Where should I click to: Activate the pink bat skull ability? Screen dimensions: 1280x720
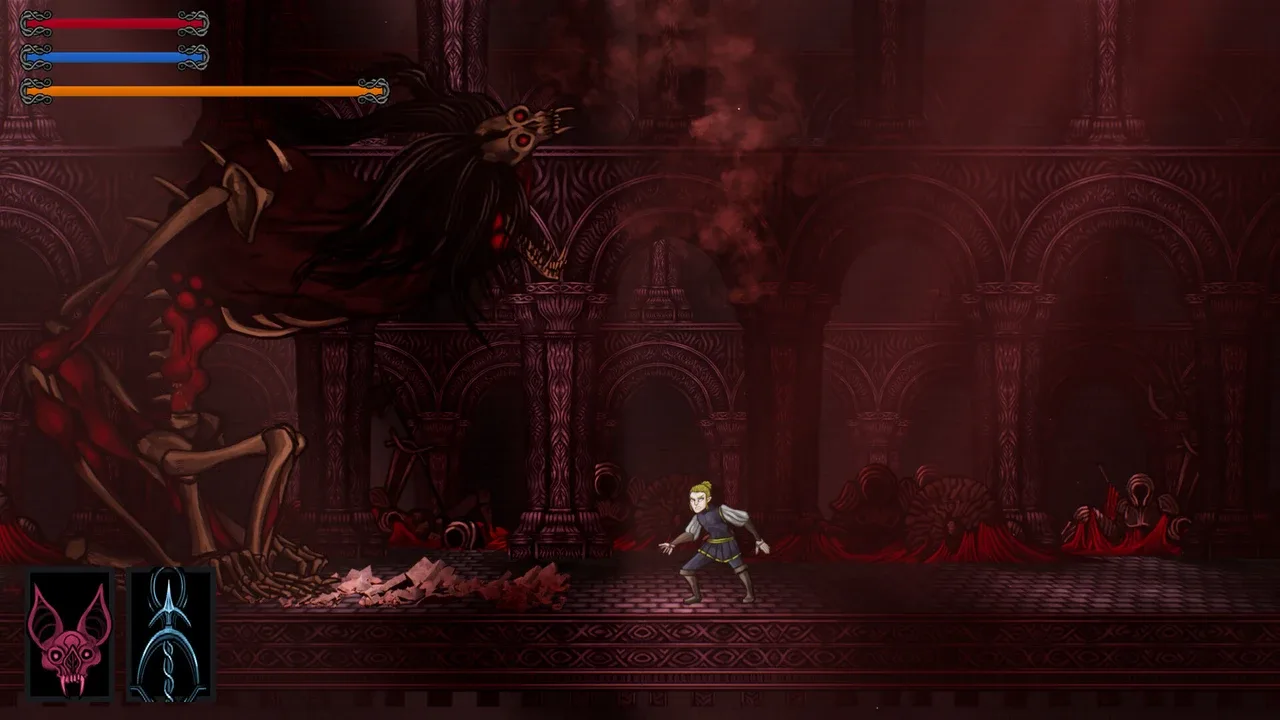(69, 634)
